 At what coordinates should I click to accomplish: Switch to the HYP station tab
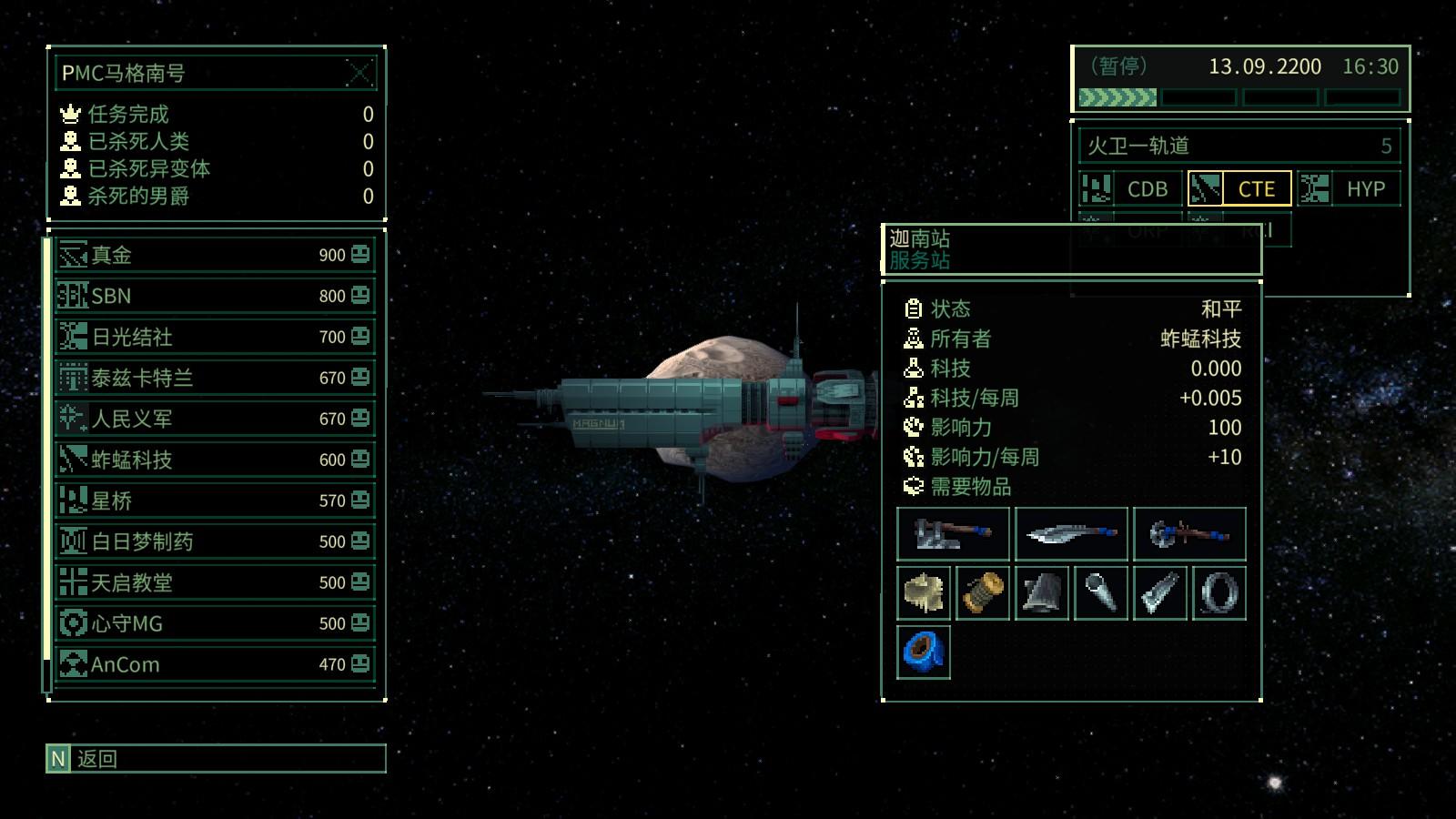tap(1349, 189)
